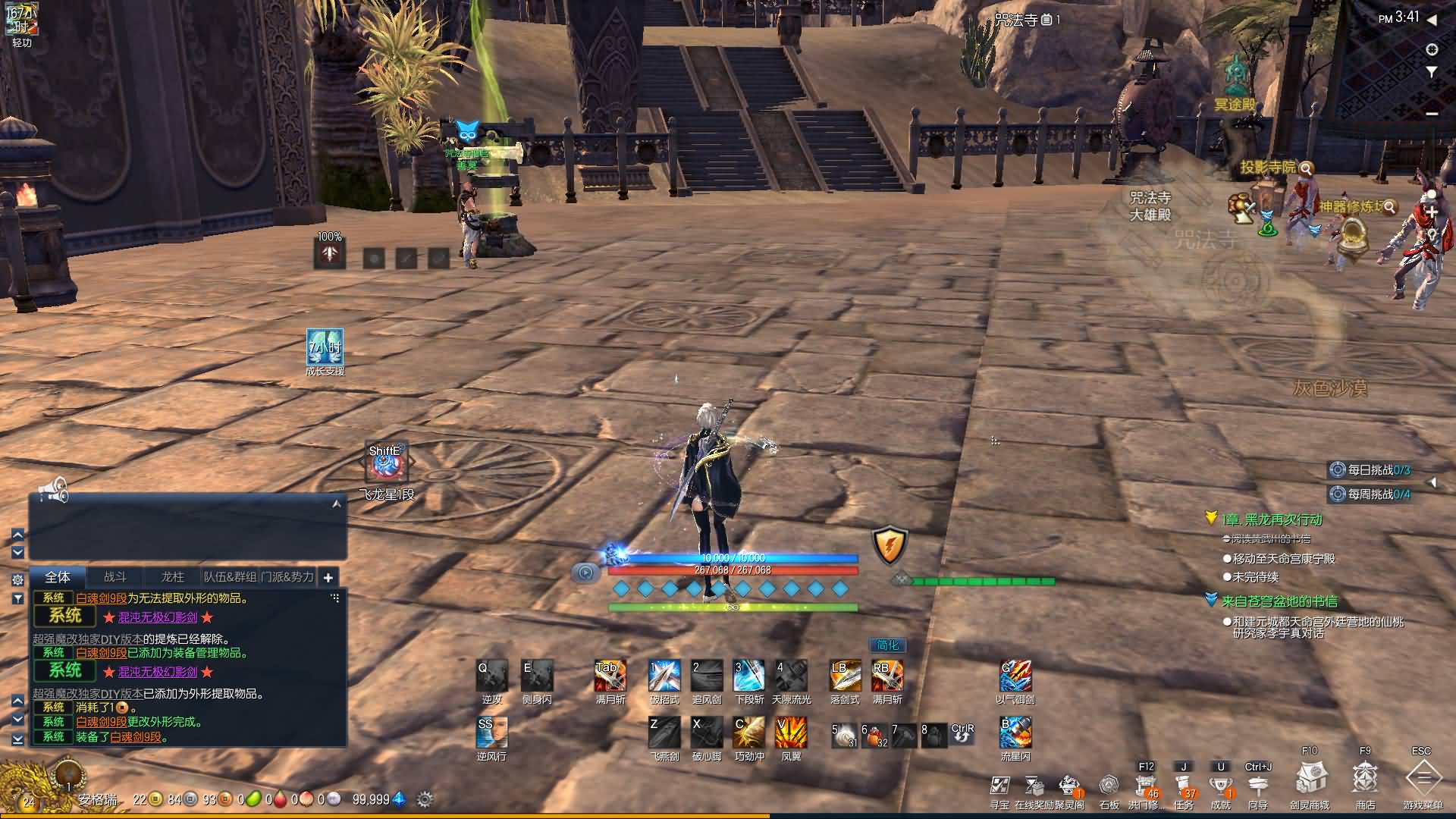
Task: Activate the 以气御剑 skill
Action: [x=1015, y=676]
